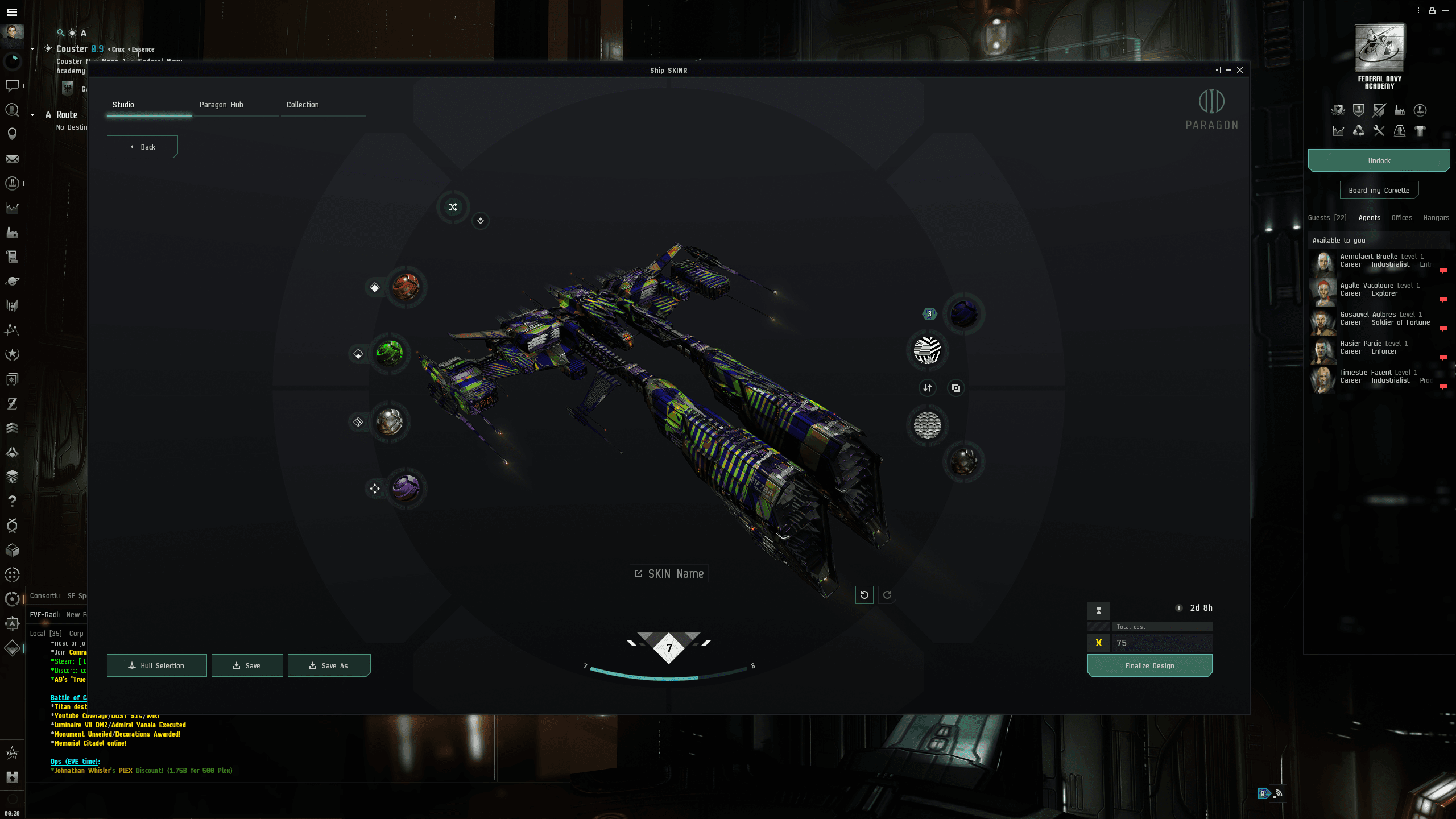
Task: Open the Collection tab
Action: point(303,105)
